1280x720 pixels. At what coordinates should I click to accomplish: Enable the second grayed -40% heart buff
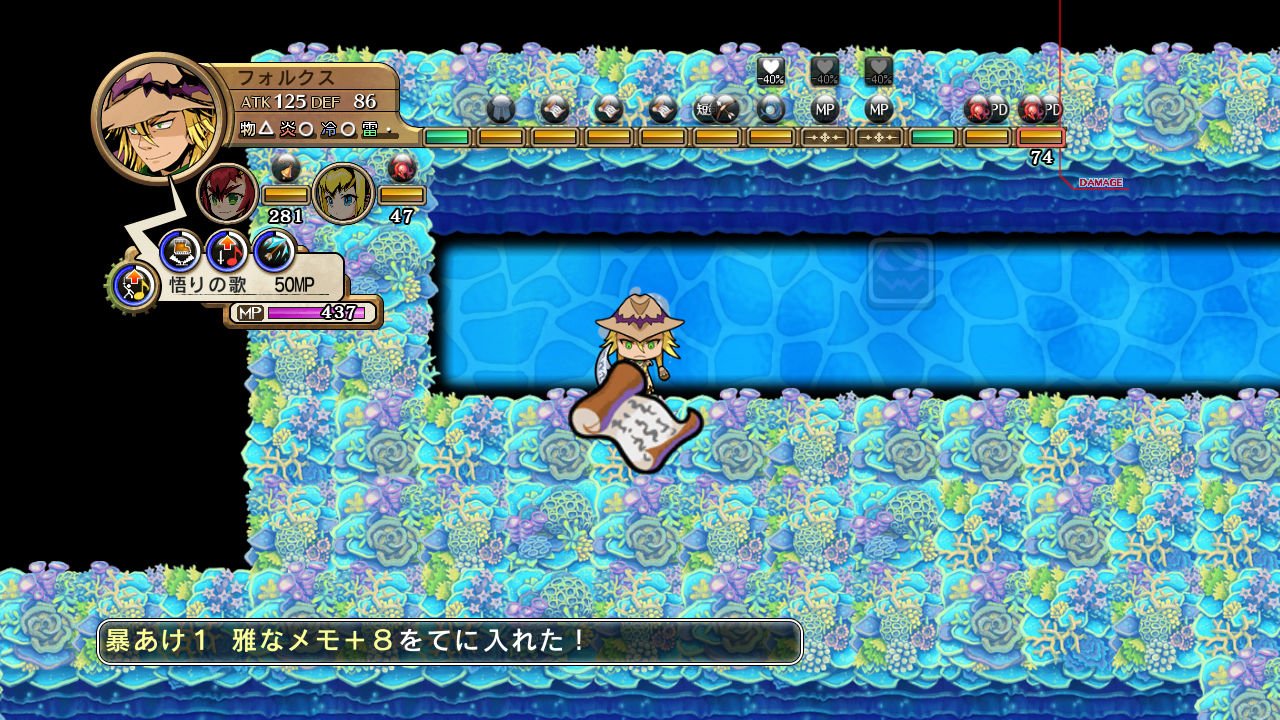(x=878, y=73)
